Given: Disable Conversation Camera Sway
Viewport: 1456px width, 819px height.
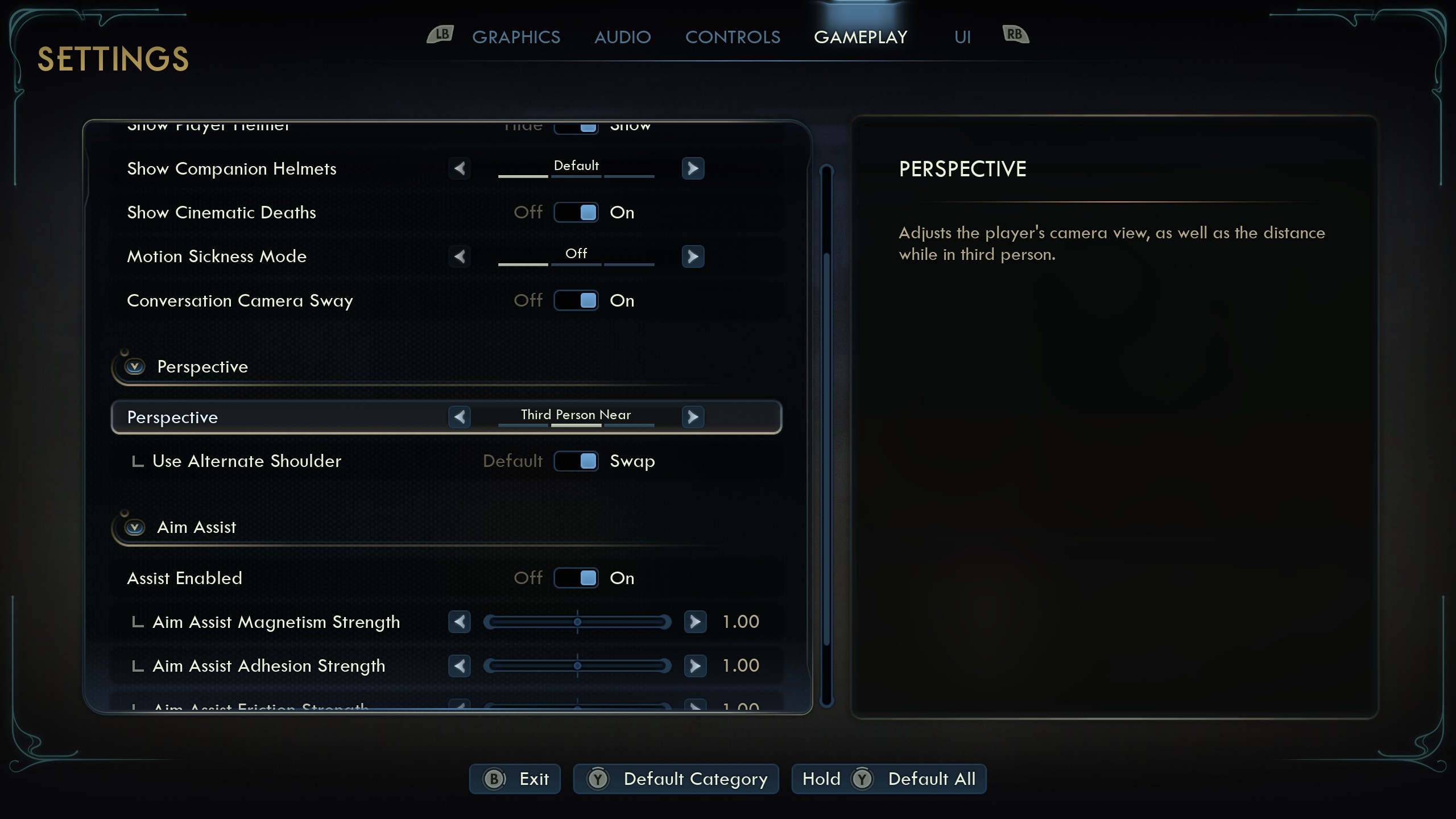Looking at the screenshot, I should [x=576, y=300].
